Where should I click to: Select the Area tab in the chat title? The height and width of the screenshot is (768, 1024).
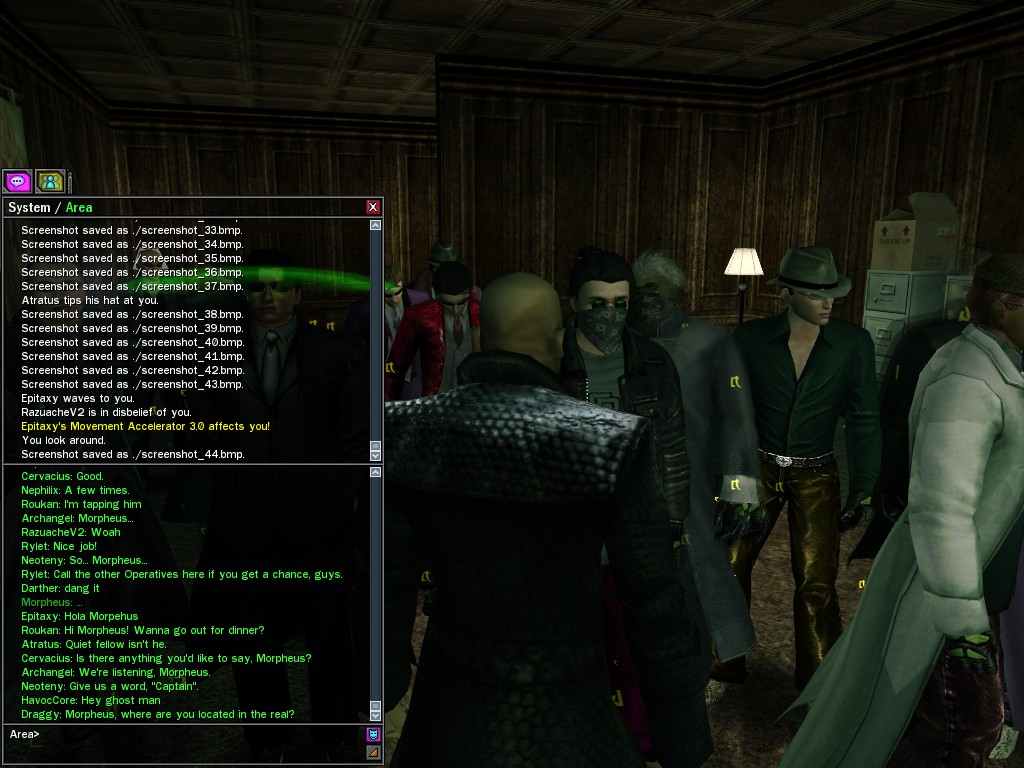(79, 208)
